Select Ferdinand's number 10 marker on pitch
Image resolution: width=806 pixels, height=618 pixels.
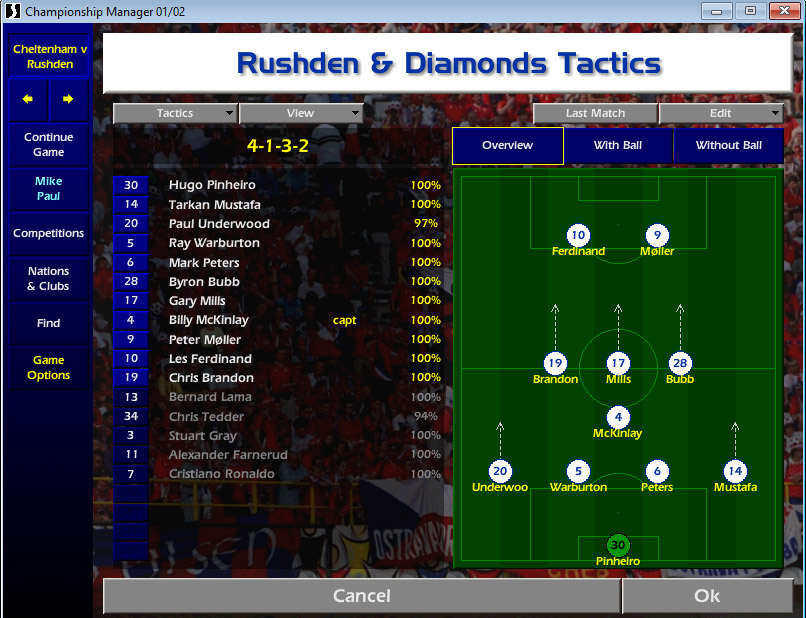click(578, 236)
